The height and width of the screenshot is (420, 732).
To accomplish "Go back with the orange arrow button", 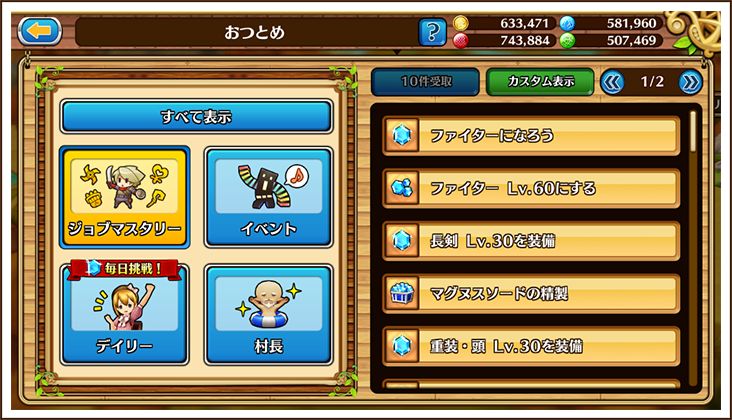I will (x=40, y=31).
